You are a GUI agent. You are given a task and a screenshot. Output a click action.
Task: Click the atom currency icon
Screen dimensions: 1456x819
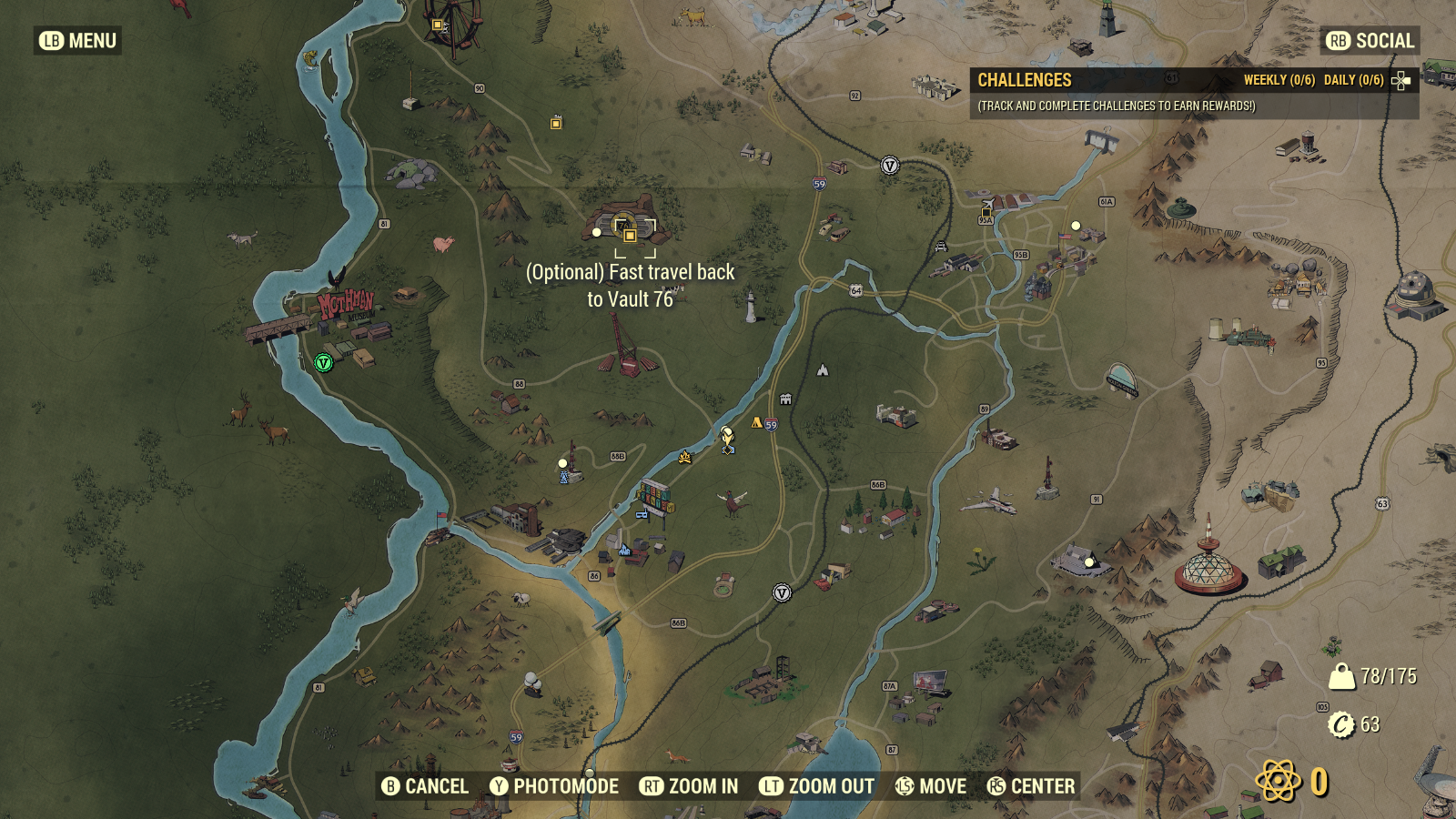(x=1279, y=780)
